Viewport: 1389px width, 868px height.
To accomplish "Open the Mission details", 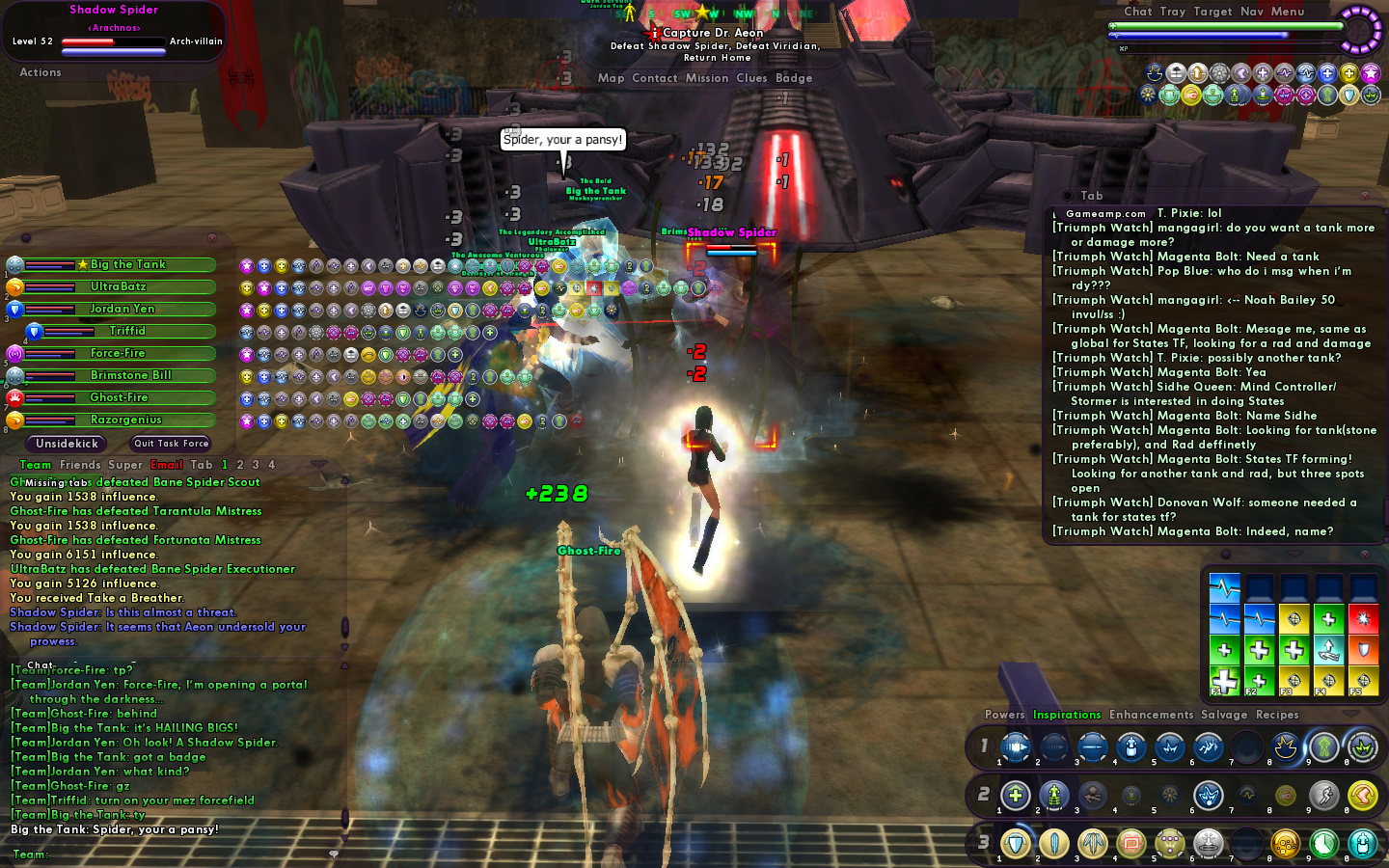I will click(x=706, y=78).
